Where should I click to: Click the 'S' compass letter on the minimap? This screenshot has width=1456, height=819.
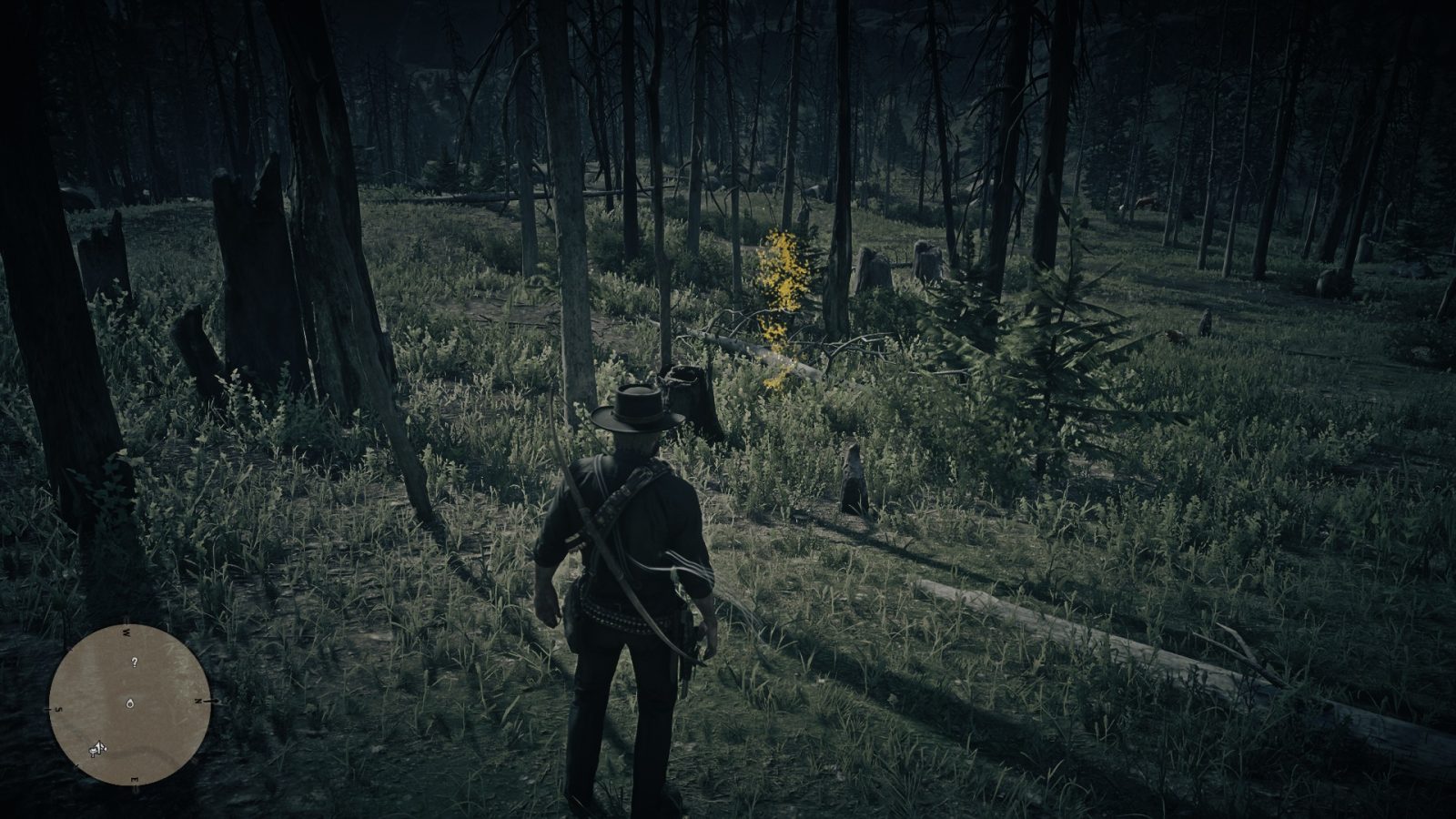click(59, 708)
